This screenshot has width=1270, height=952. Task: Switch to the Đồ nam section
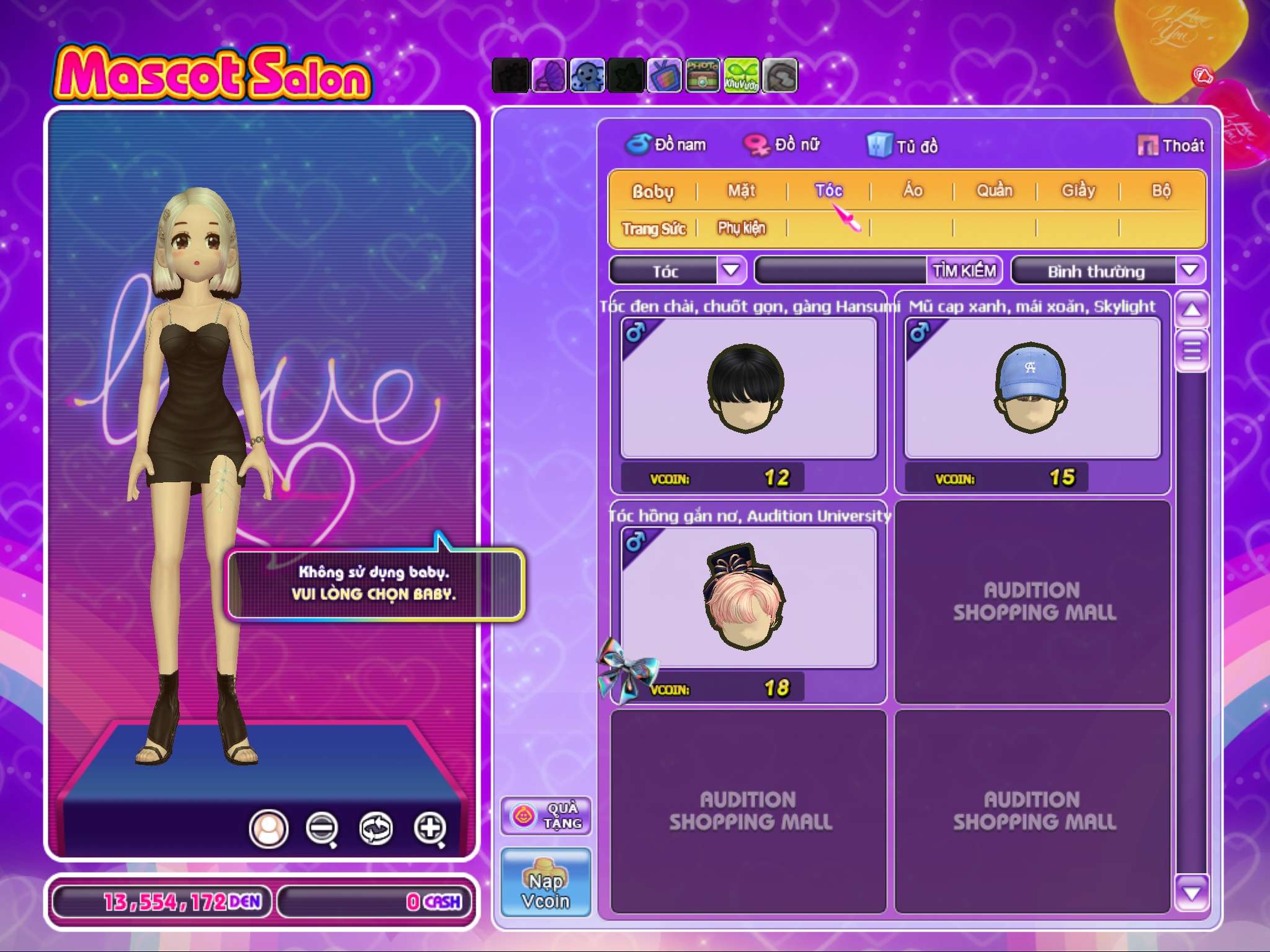click(x=667, y=145)
